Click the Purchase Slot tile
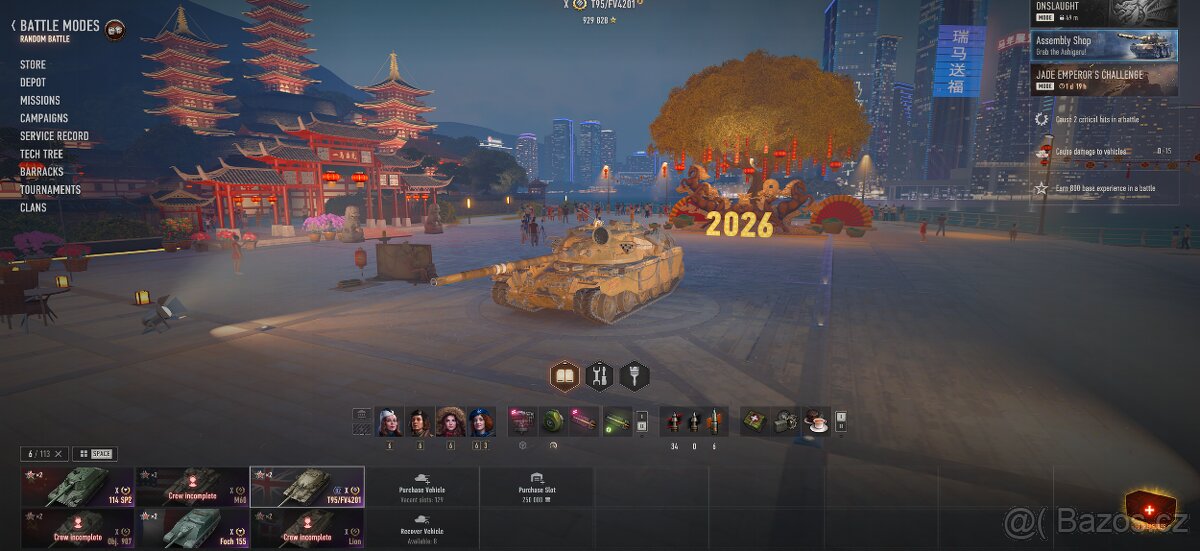 [x=537, y=487]
